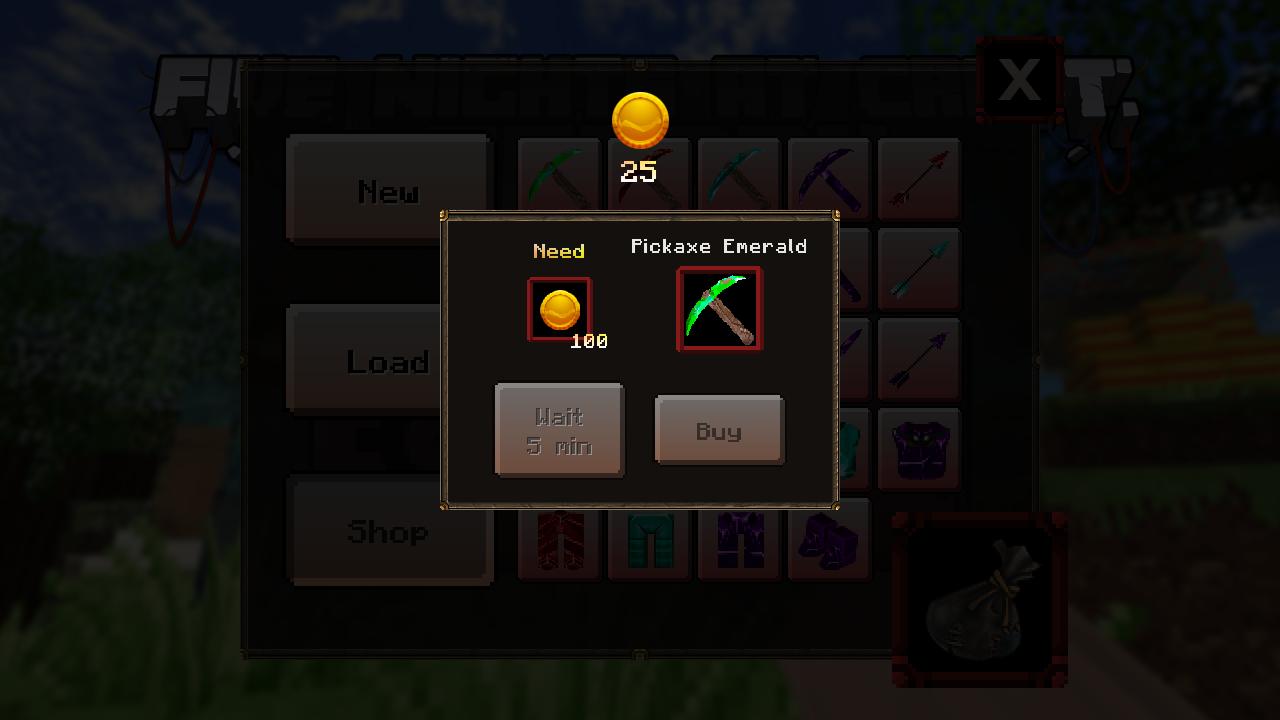Select the purple boots shop item

[x=829, y=538]
